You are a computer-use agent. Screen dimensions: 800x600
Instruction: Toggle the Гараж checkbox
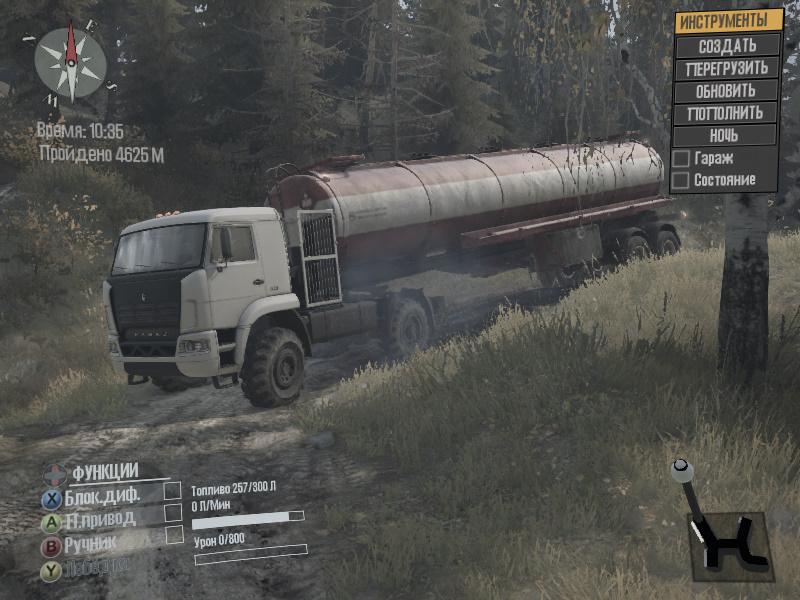point(681,159)
